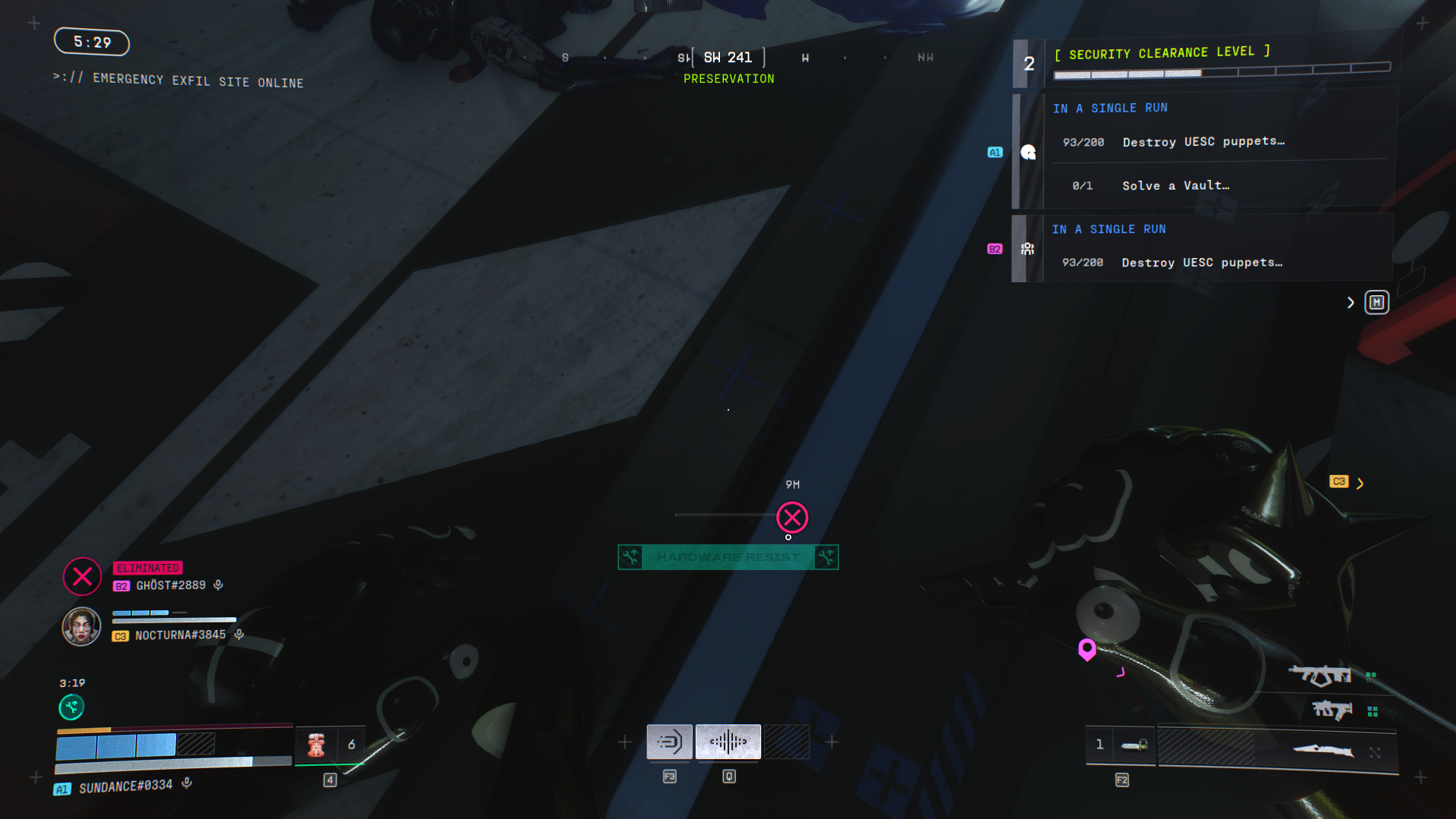Select NOCTURNA's teammate portrait
The width and height of the screenshot is (1456, 819).
click(x=81, y=627)
